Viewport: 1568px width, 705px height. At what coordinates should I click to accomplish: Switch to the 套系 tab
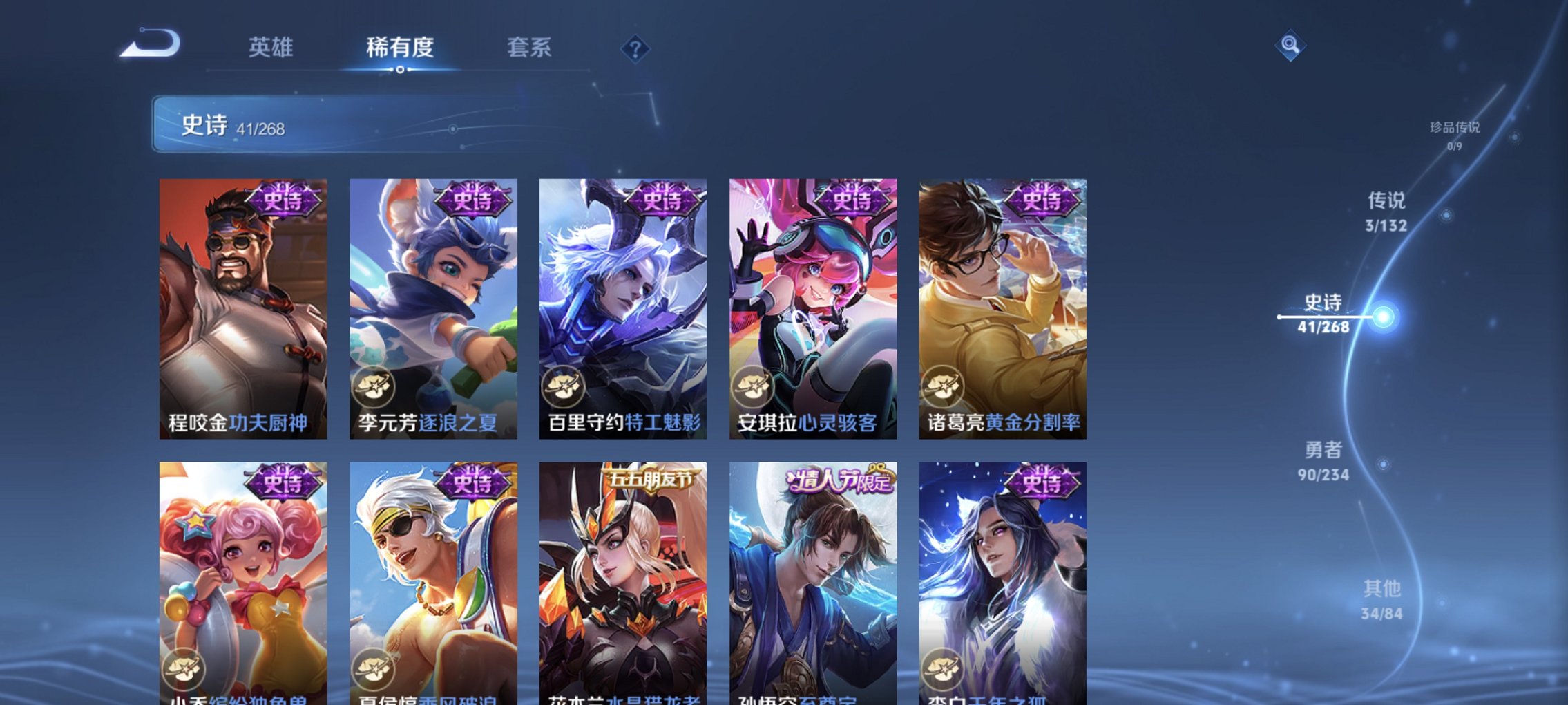[530, 47]
